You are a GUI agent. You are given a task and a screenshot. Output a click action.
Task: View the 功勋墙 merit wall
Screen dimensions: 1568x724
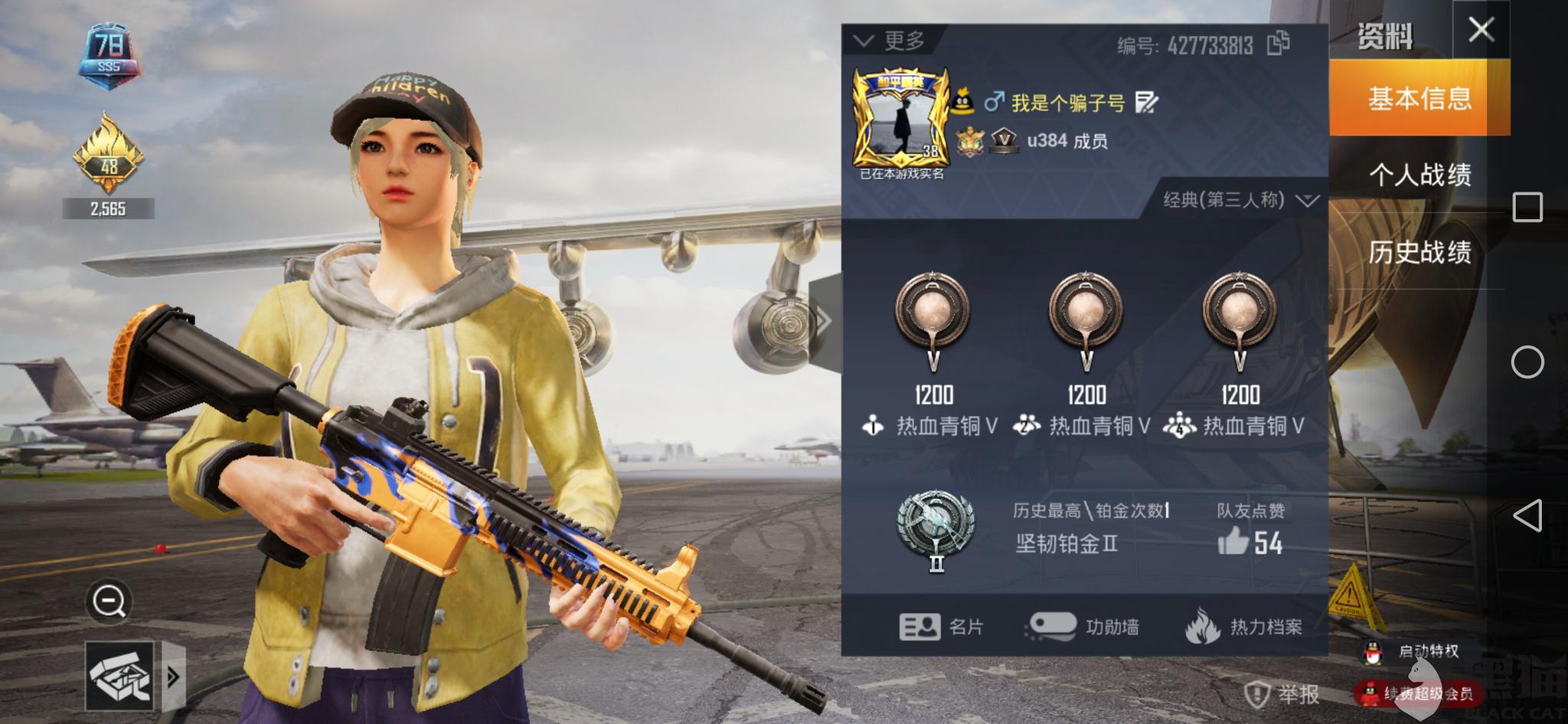click(x=1083, y=627)
